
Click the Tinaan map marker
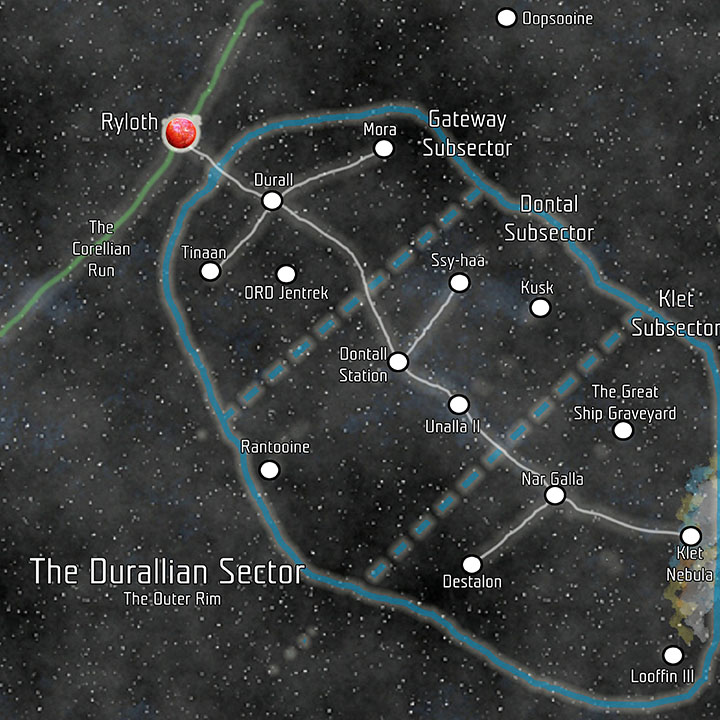tap(210, 271)
